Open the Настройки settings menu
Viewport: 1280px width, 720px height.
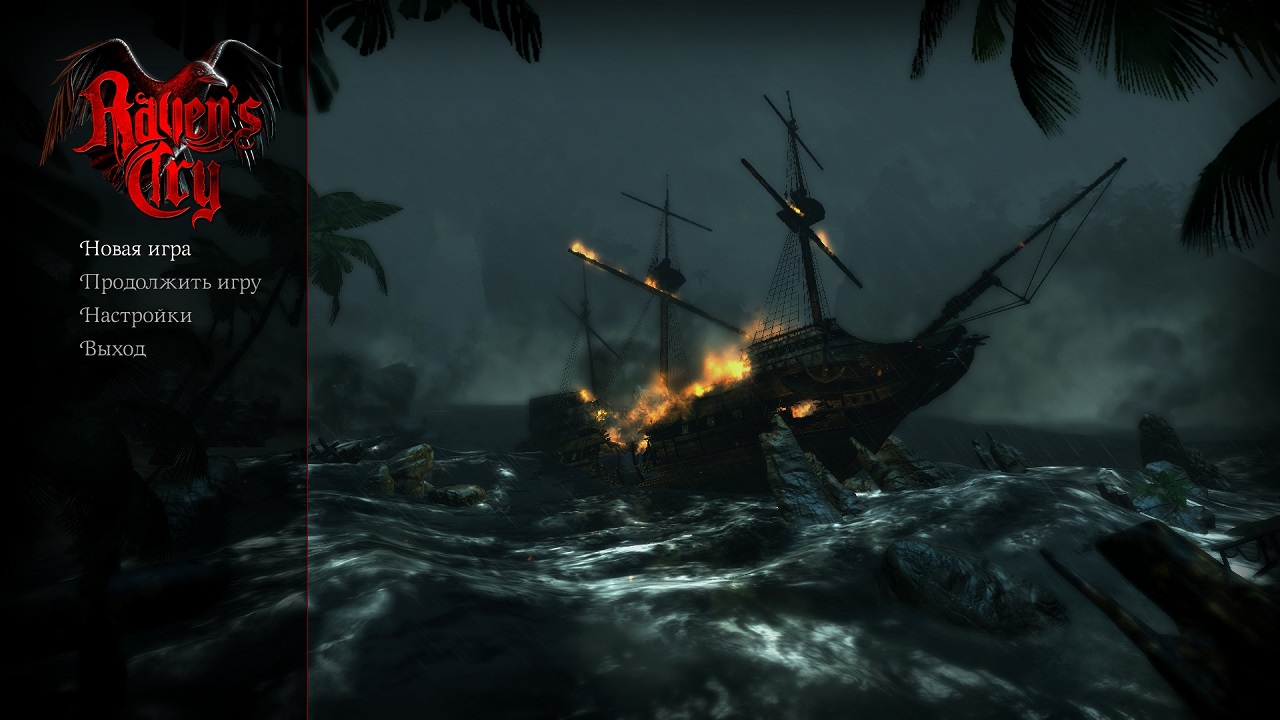(x=136, y=316)
